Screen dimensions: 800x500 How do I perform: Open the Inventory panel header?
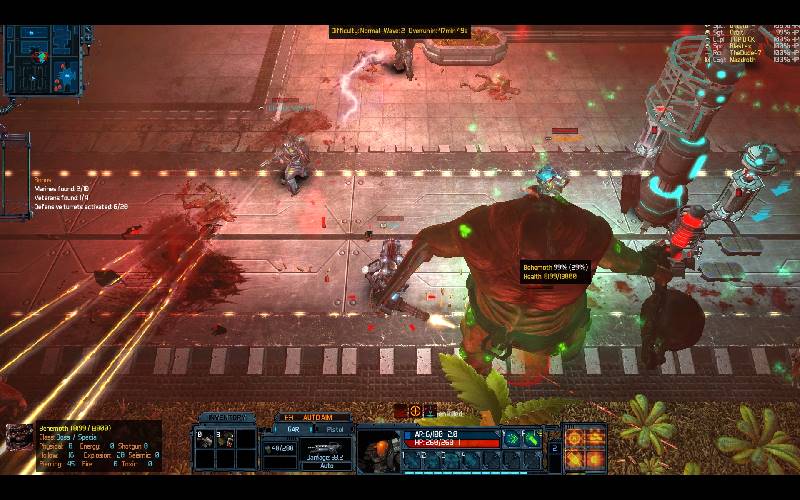click(x=224, y=417)
